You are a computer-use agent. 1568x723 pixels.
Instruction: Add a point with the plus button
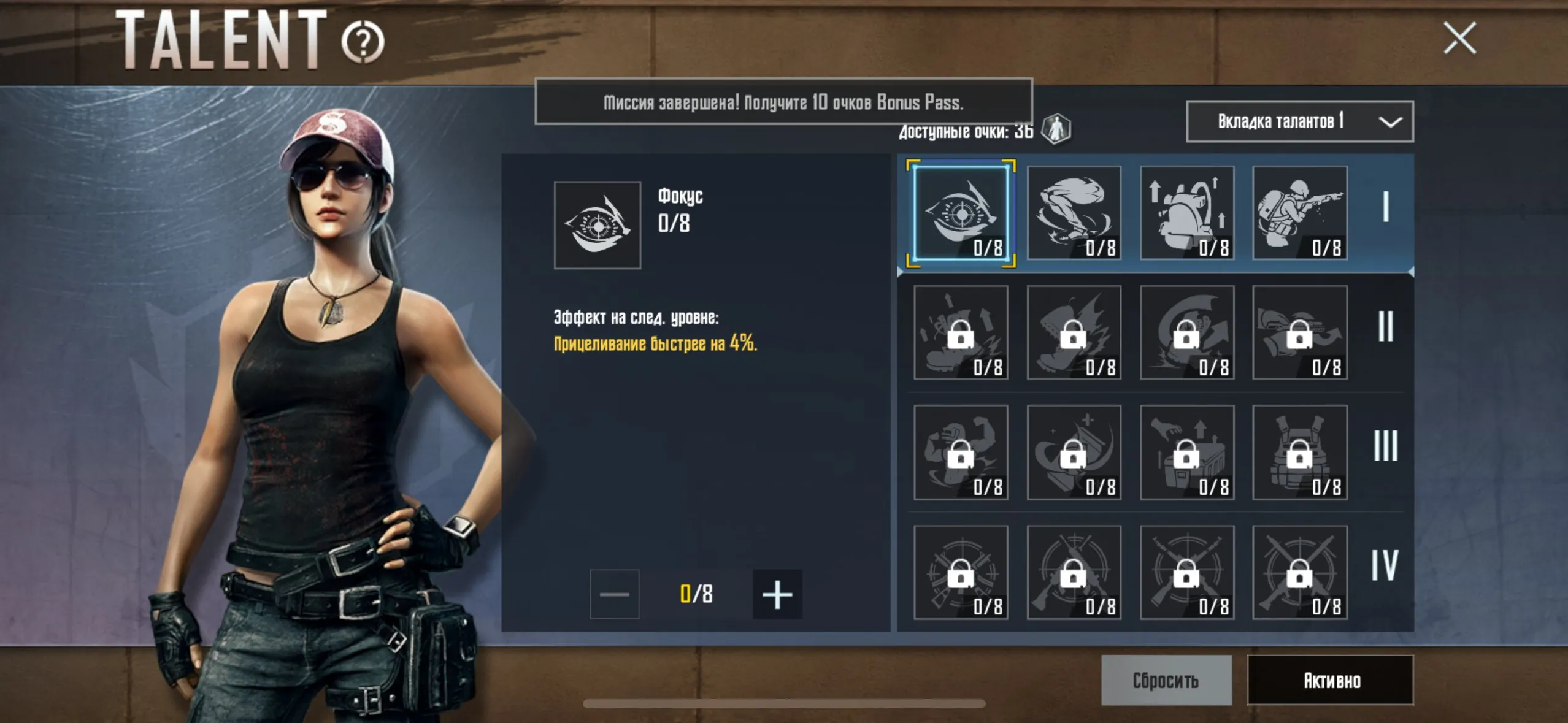tap(777, 594)
